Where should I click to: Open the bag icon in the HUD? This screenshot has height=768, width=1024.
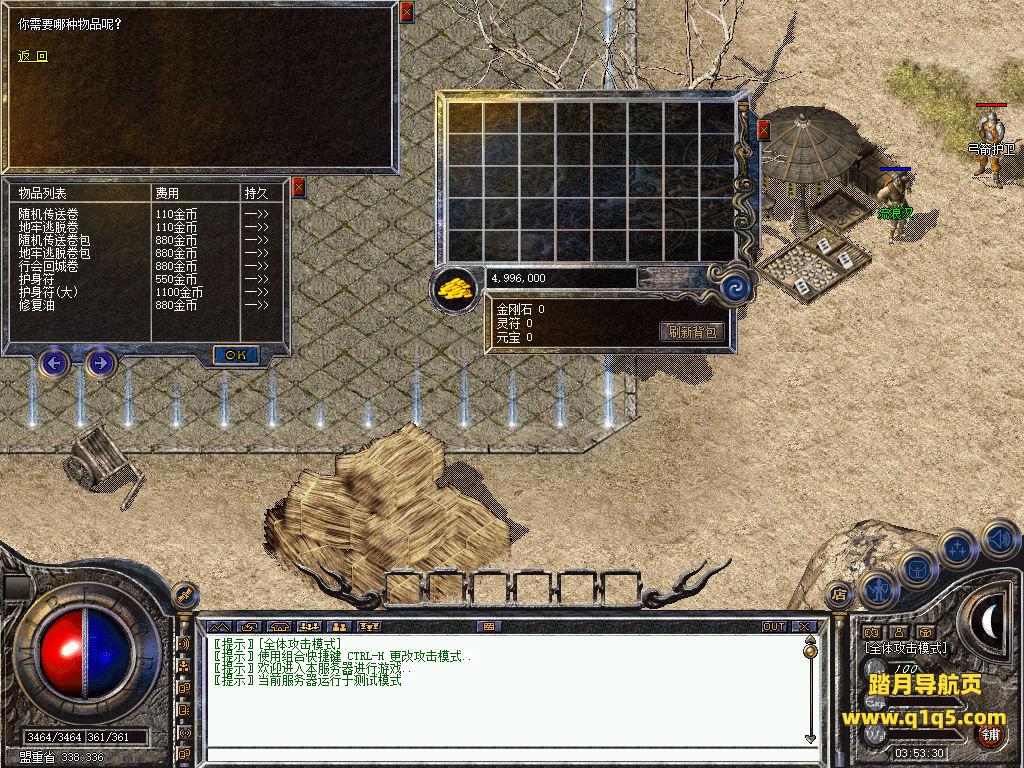[x=917, y=569]
